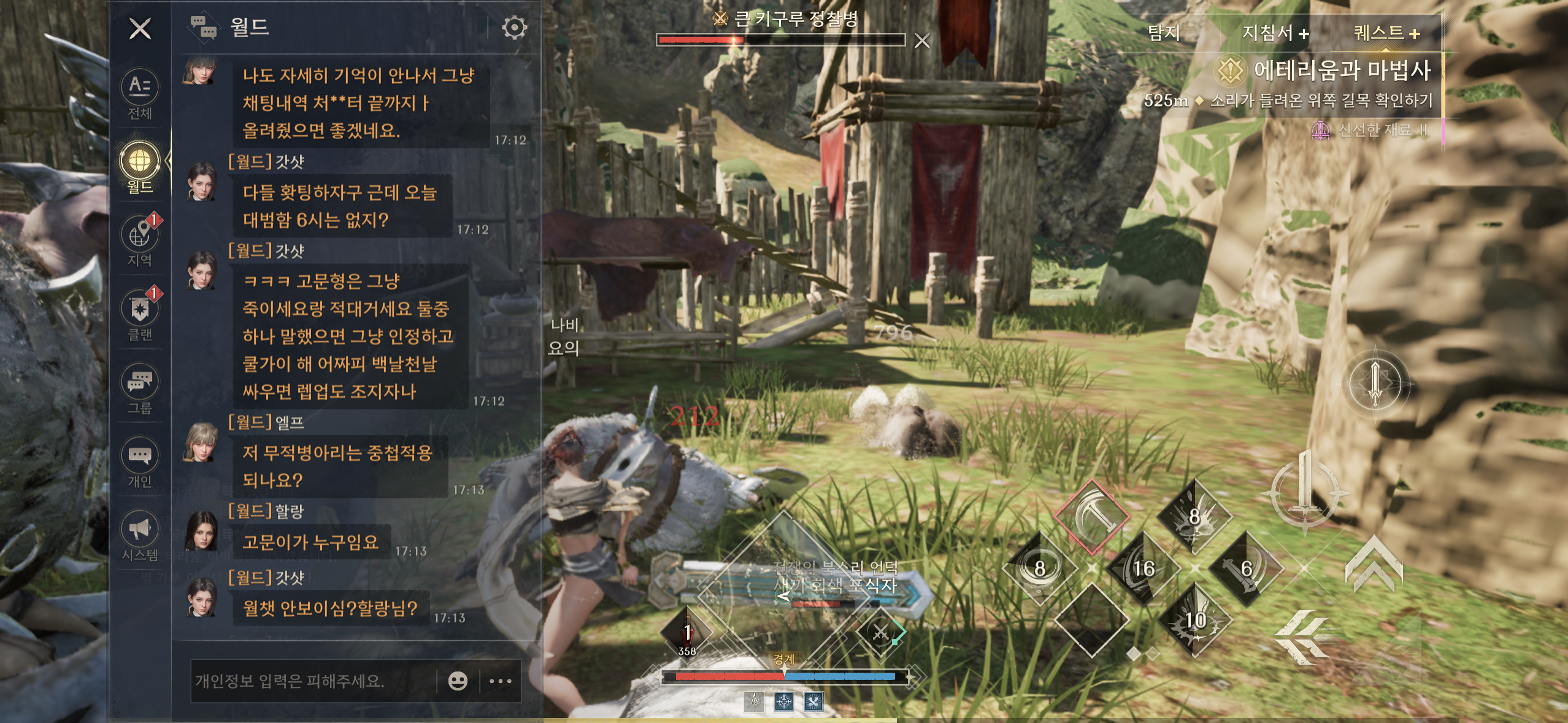Activate the skill showing cooldown 16

pyautogui.click(x=1143, y=568)
